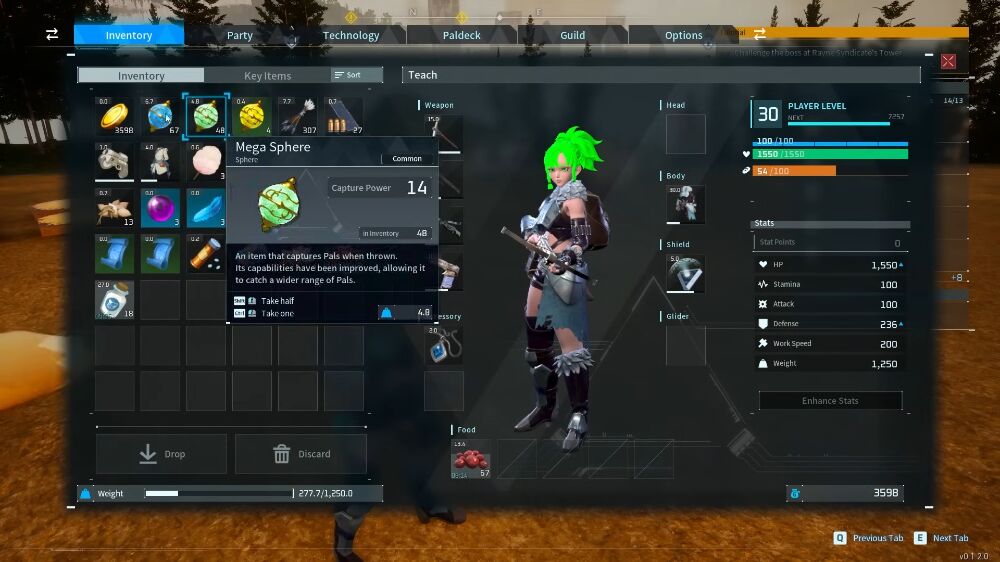
Task: Open the Guild tab
Action: [x=573, y=35]
